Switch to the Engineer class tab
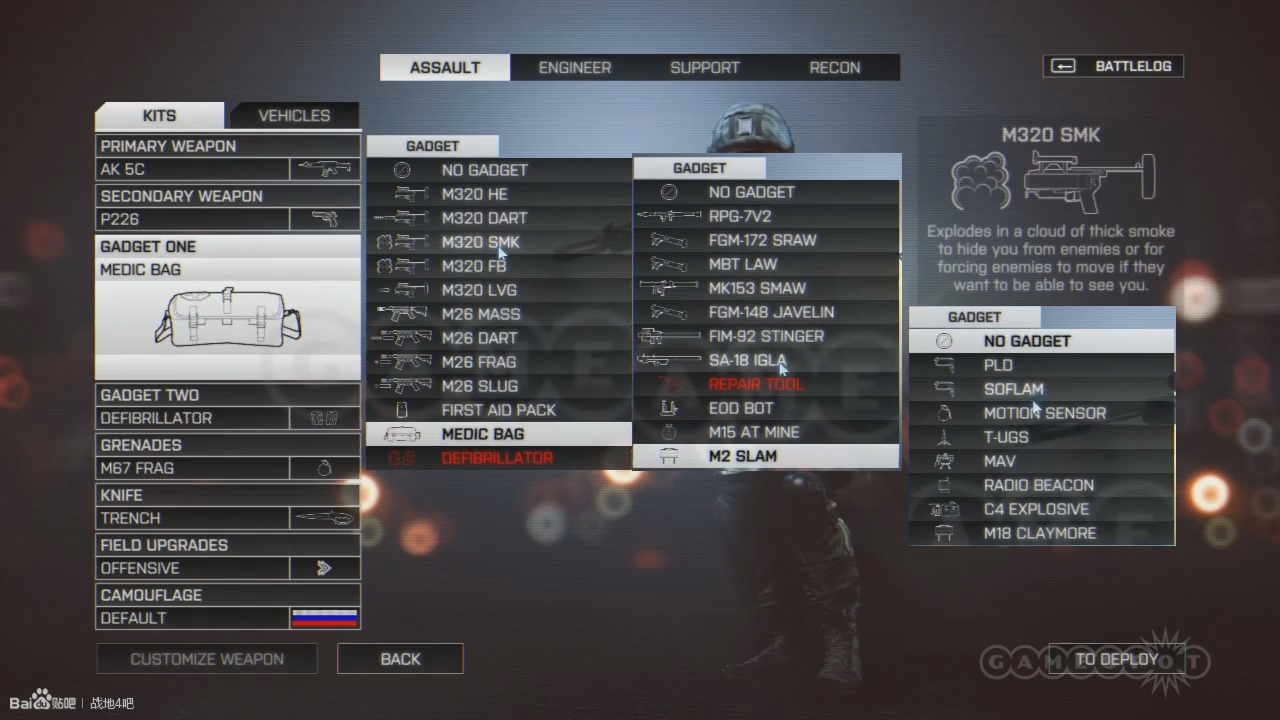This screenshot has width=1280, height=720. click(574, 68)
